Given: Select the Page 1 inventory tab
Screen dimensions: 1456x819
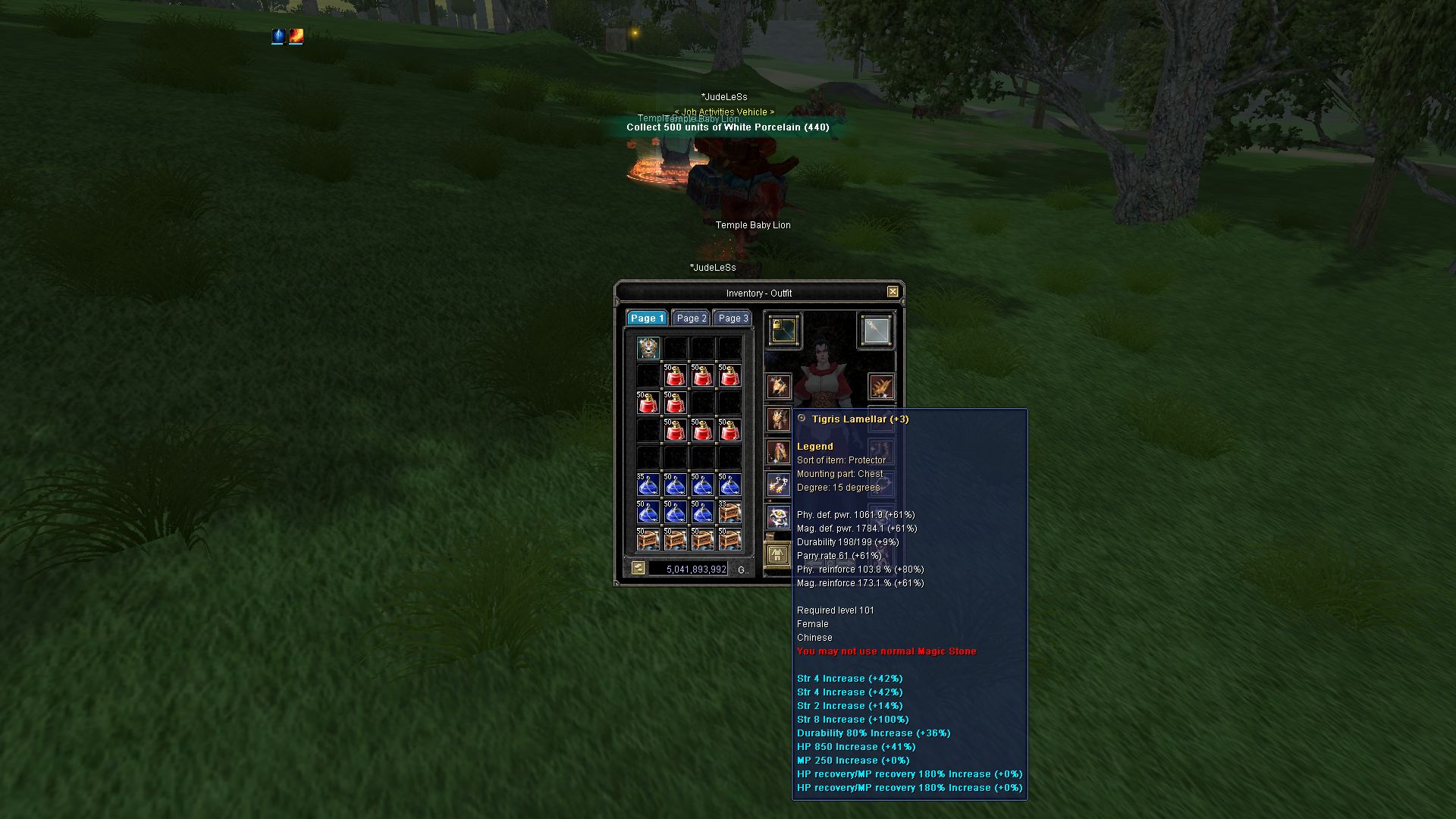Looking at the screenshot, I should (647, 318).
